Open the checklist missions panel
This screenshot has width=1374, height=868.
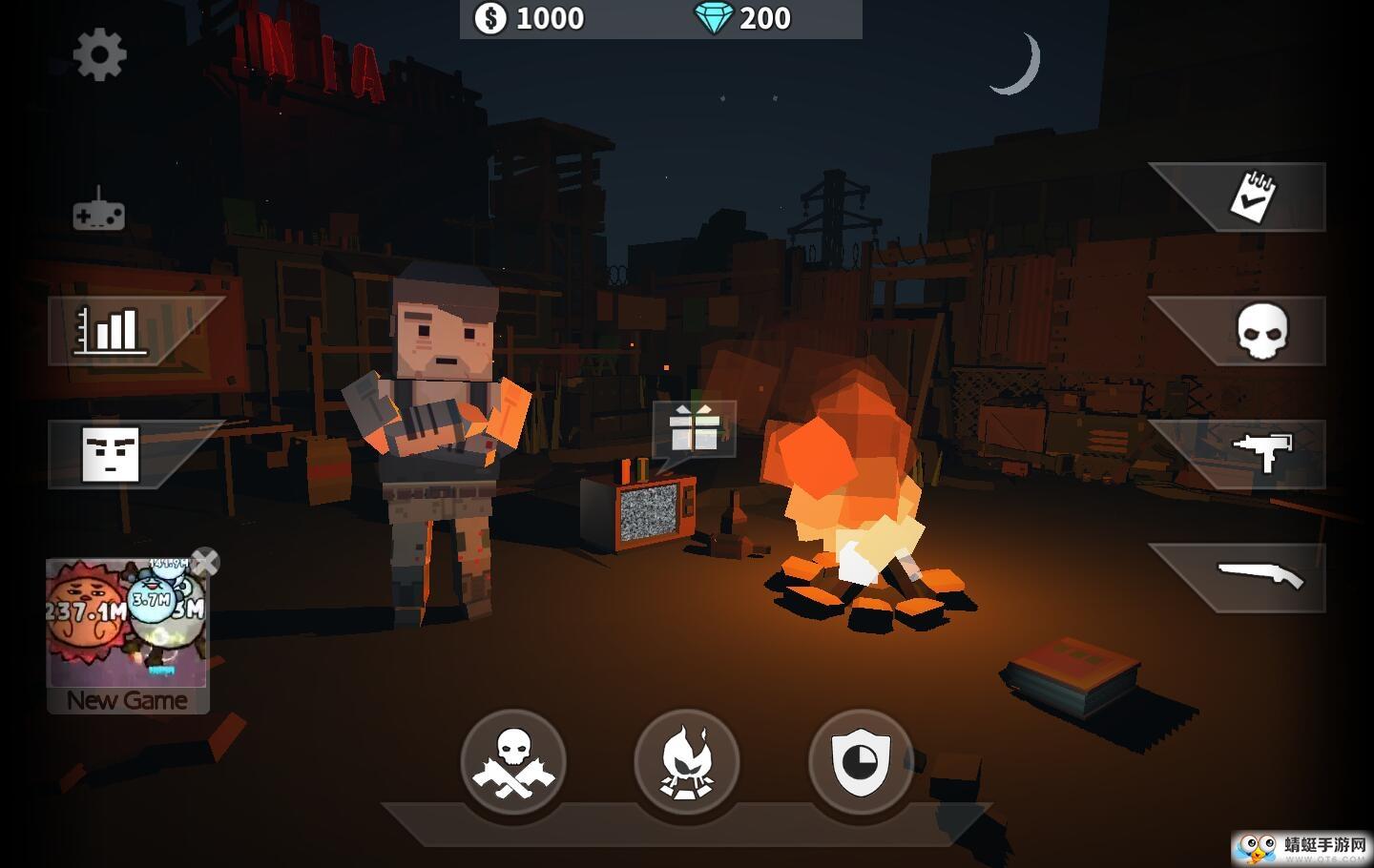(x=1254, y=197)
